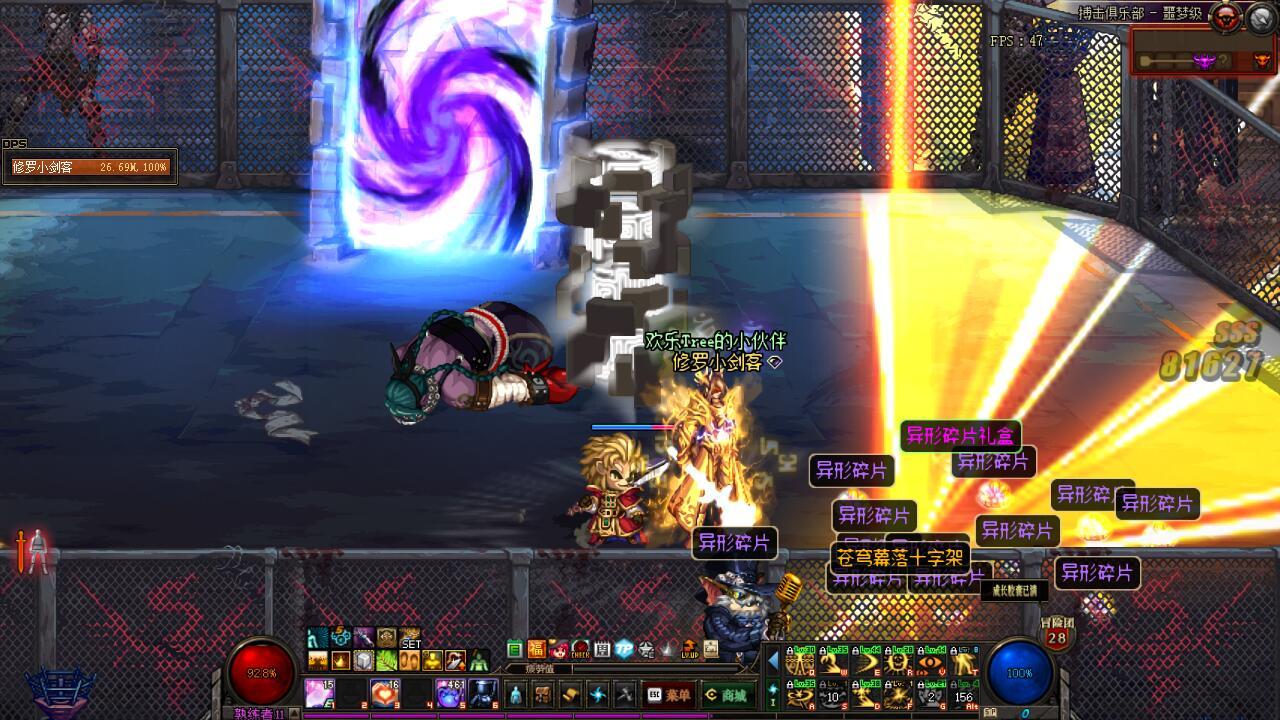Click the red CHECK event icon
1280x720 pixels.
580,649
